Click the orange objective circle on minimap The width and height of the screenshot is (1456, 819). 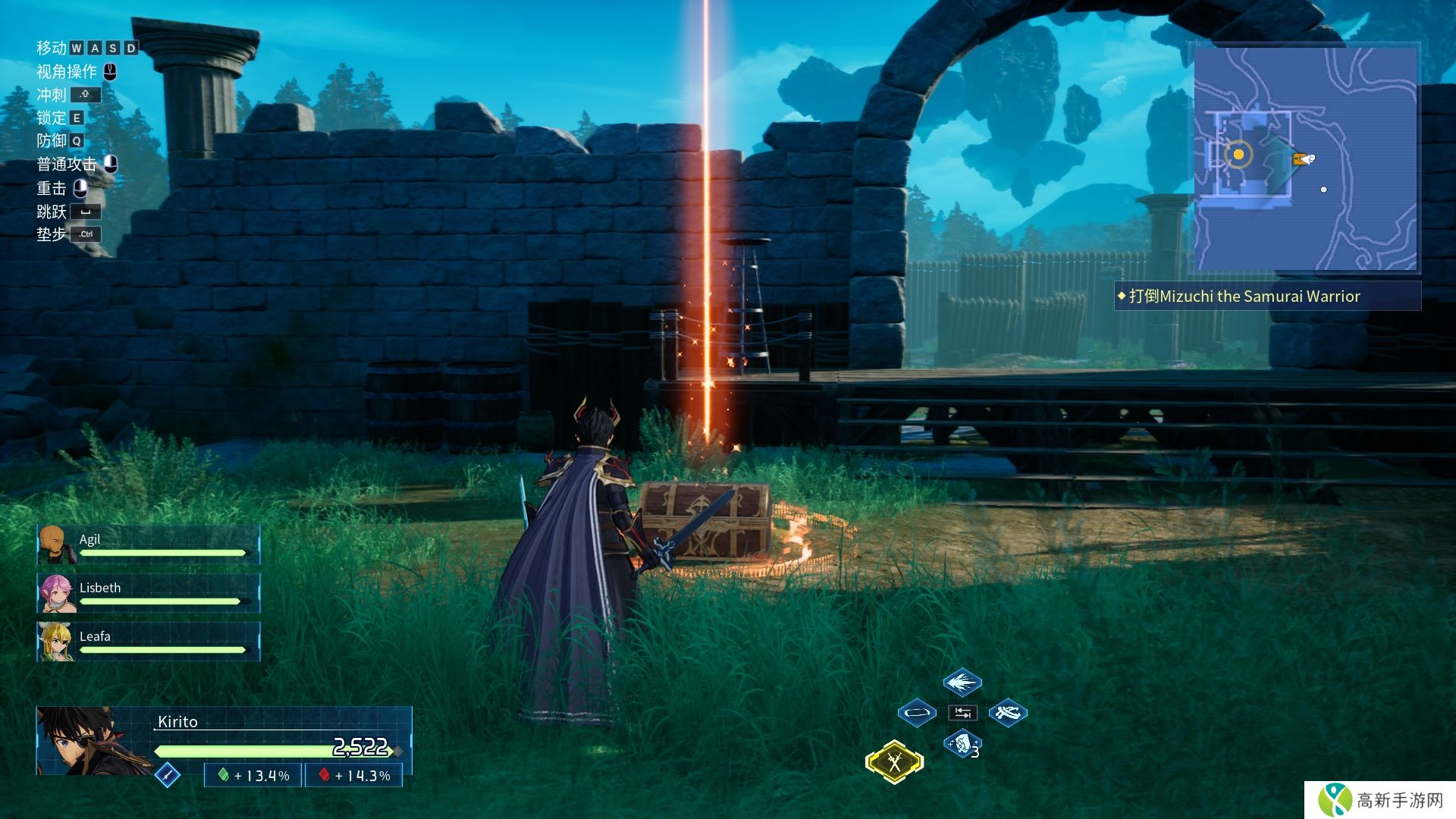1238,155
